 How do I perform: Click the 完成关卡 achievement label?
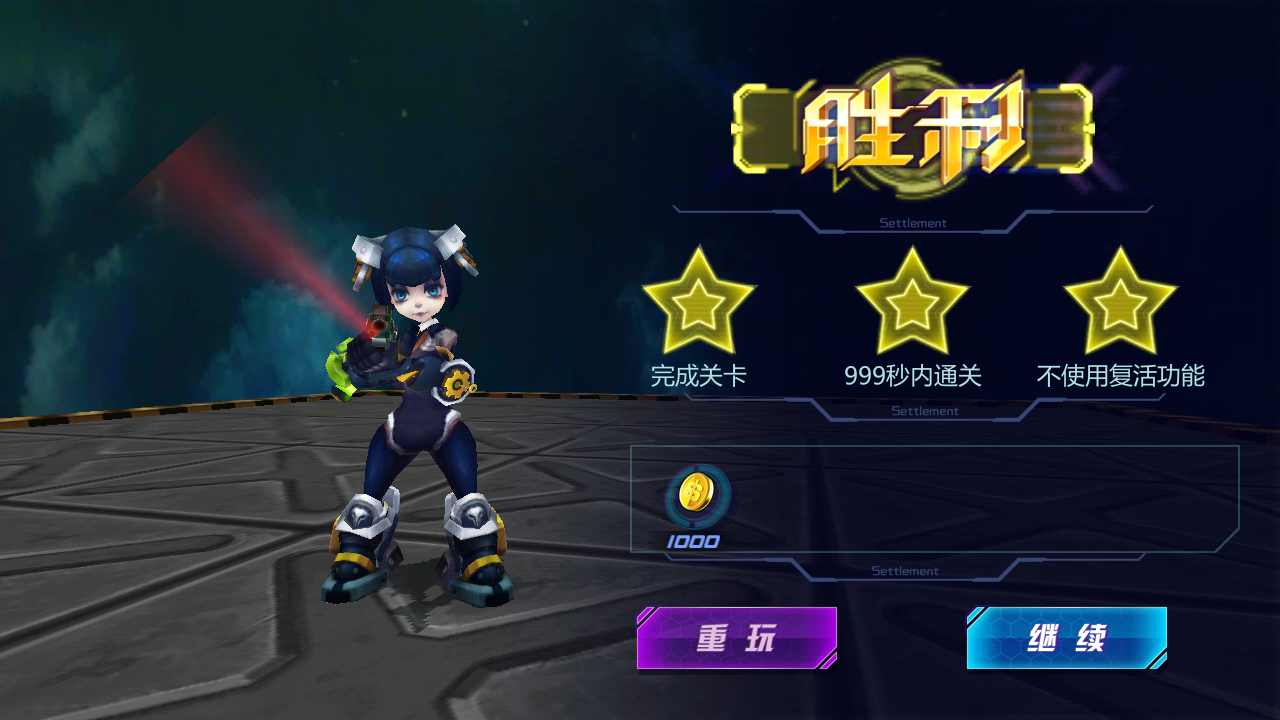(x=700, y=378)
